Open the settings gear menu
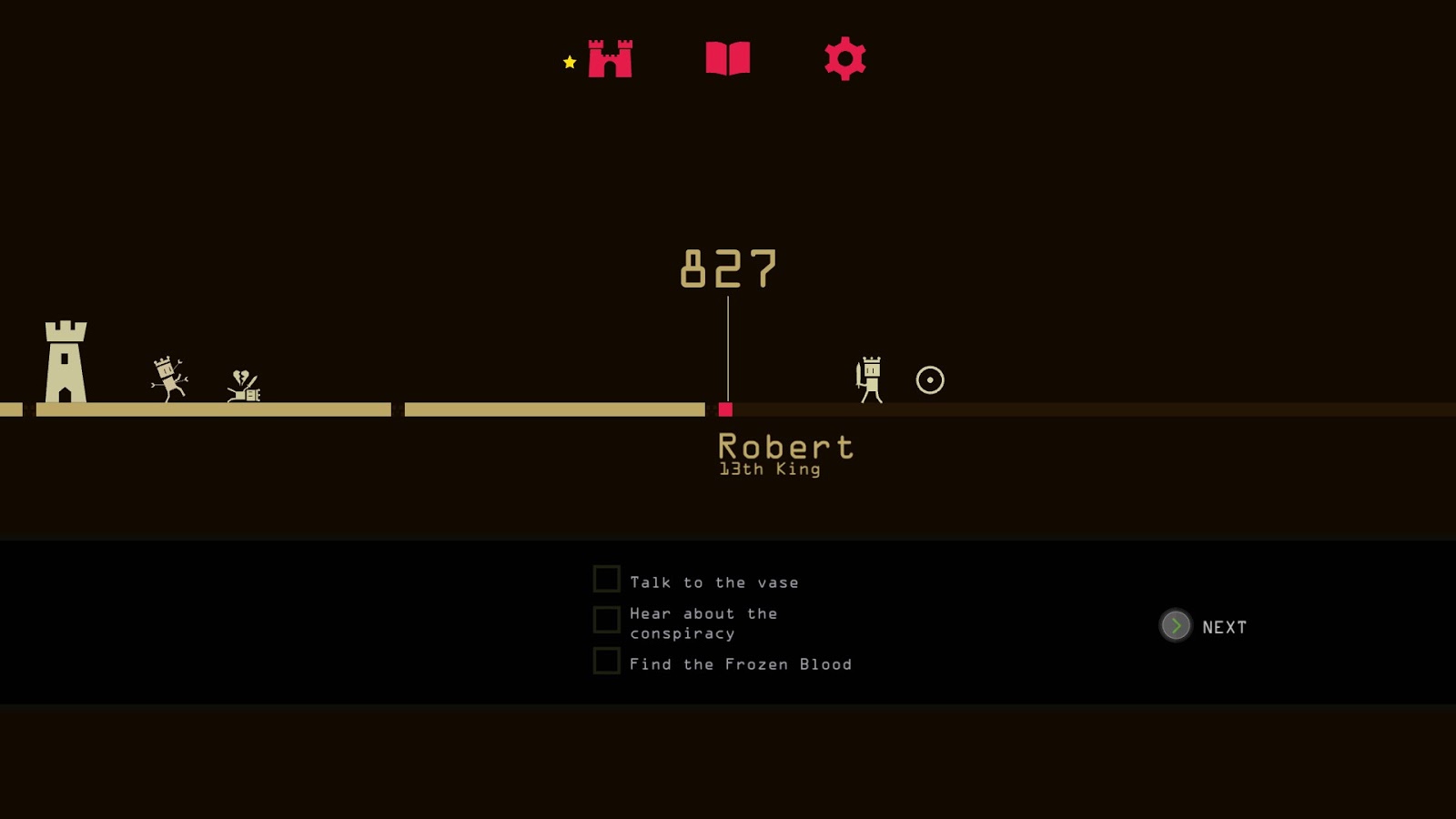This screenshot has width=1456, height=819. [844, 59]
